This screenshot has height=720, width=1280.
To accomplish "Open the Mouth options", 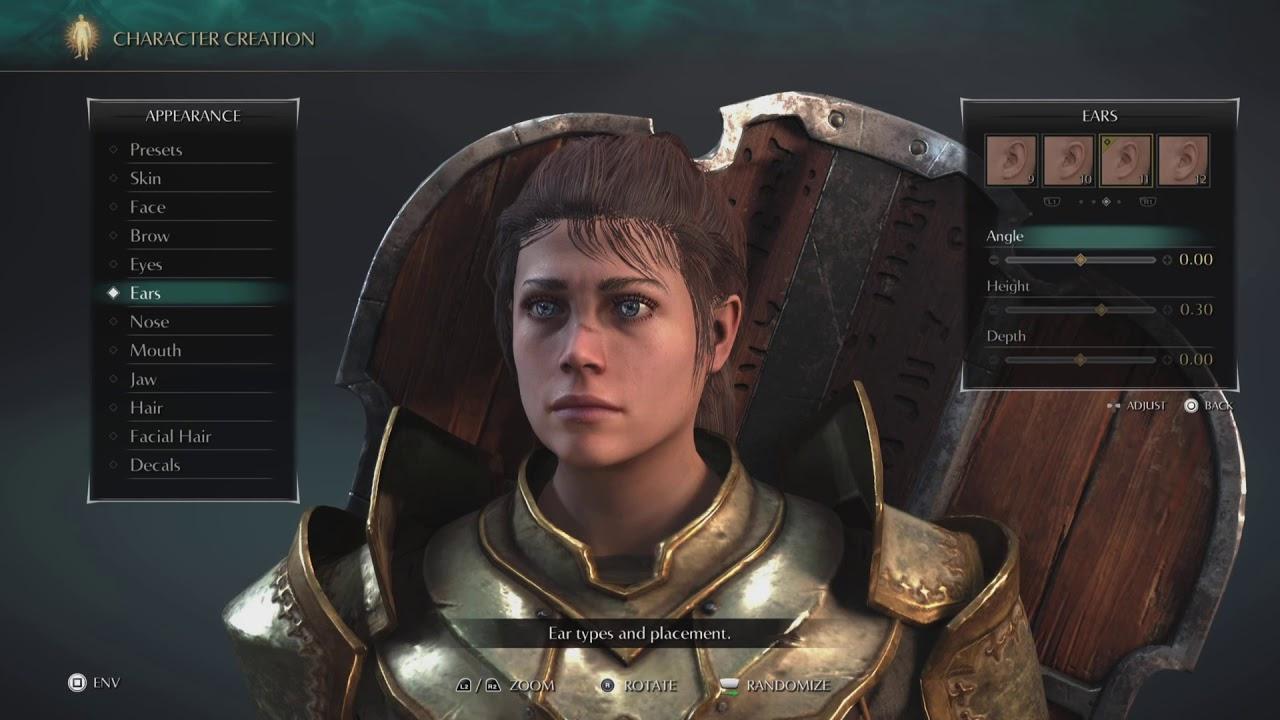I will 155,351.
